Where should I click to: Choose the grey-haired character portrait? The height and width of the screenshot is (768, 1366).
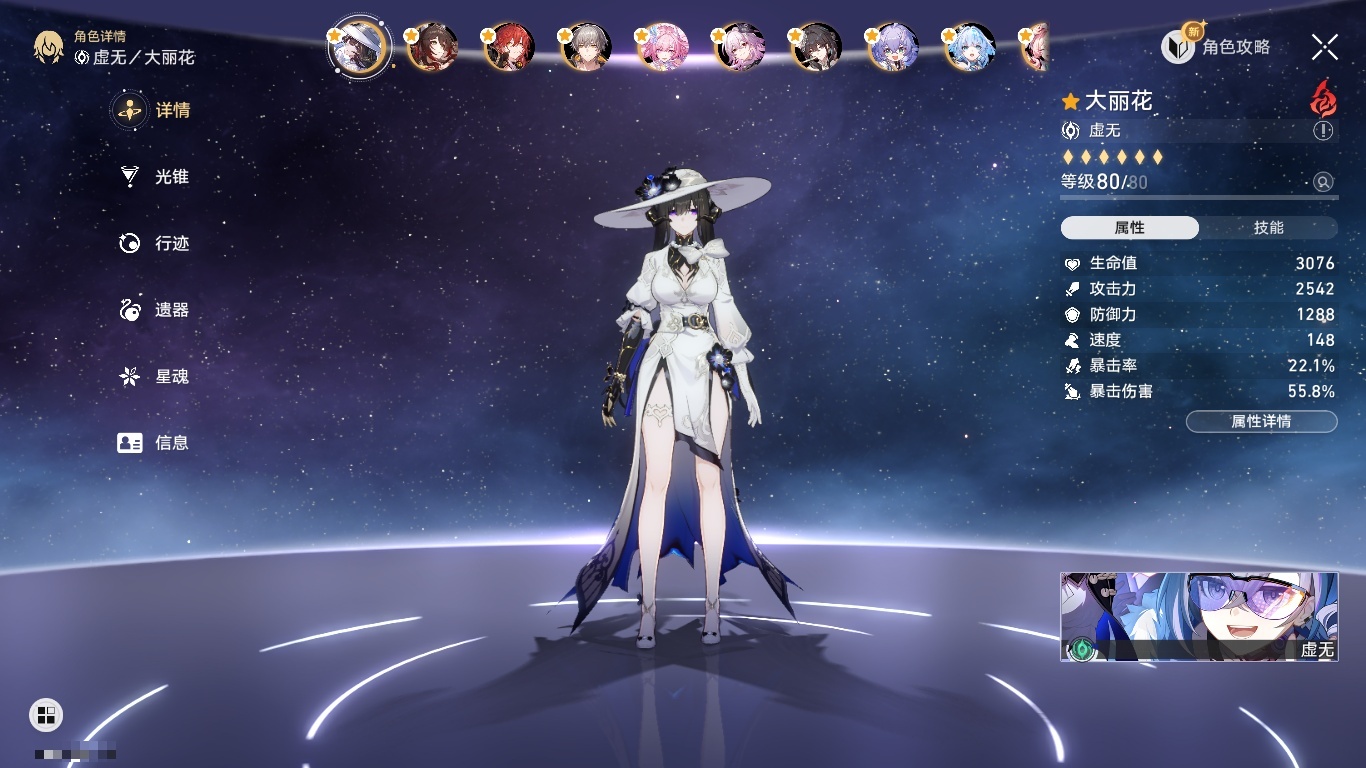[587, 47]
